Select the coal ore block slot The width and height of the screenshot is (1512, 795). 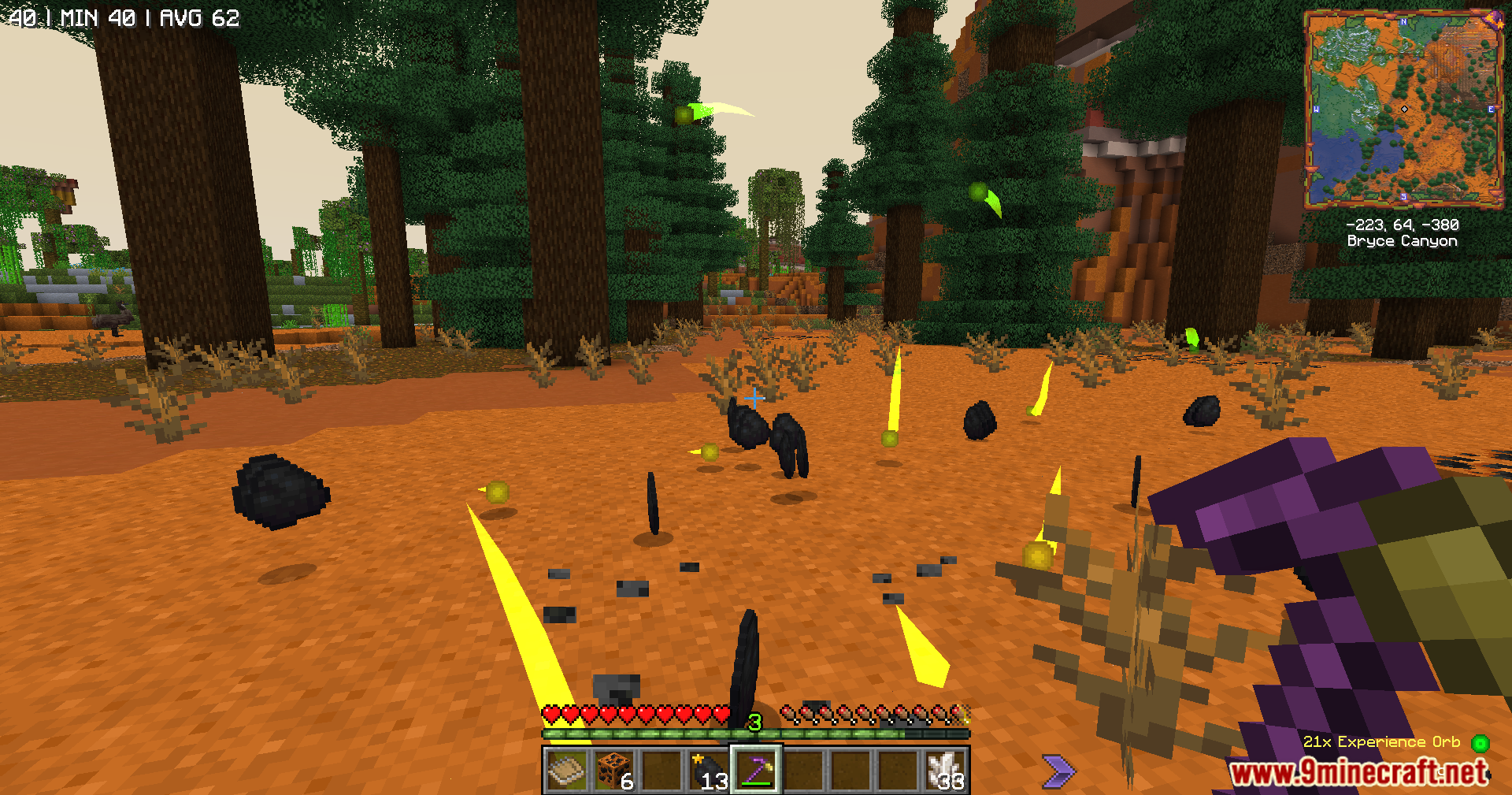point(614,770)
